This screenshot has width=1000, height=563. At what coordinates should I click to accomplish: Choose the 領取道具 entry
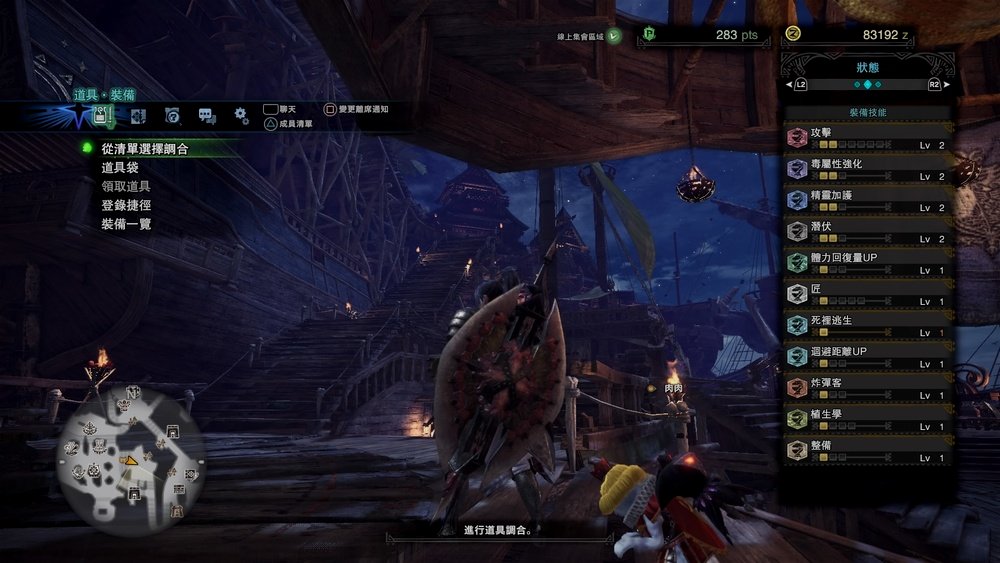[x=126, y=186]
